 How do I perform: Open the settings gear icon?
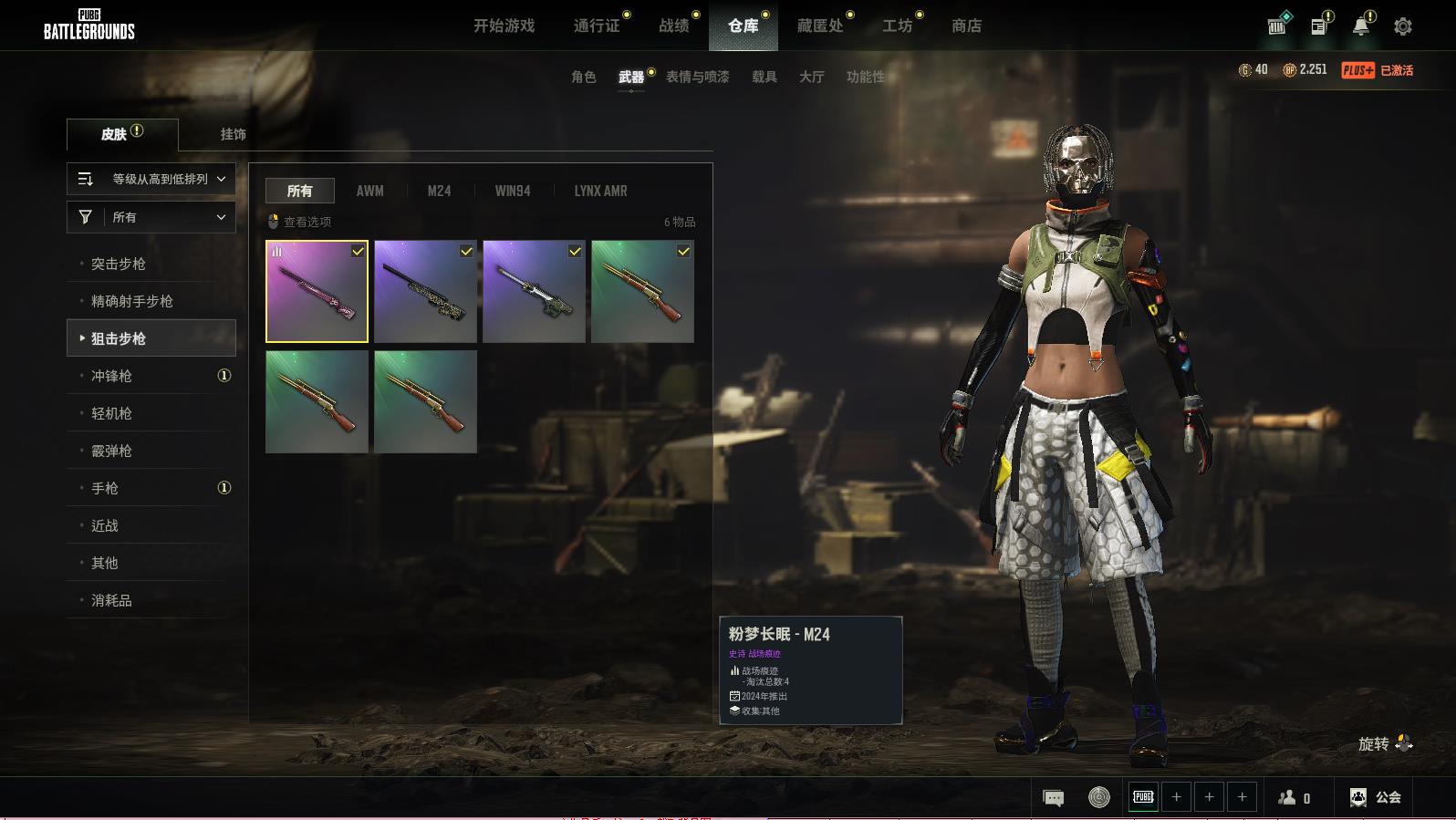tap(1402, 26)
